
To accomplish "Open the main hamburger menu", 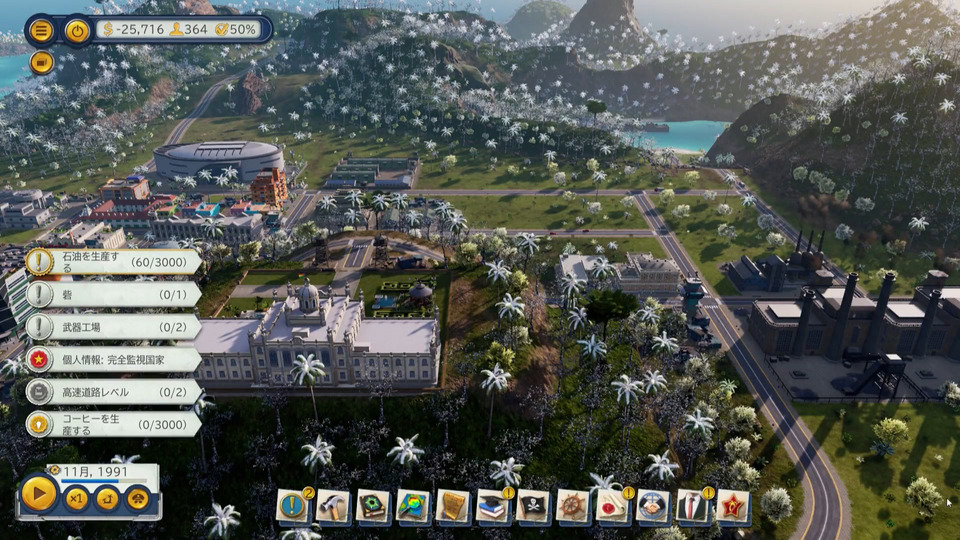I will pos(41,30).
